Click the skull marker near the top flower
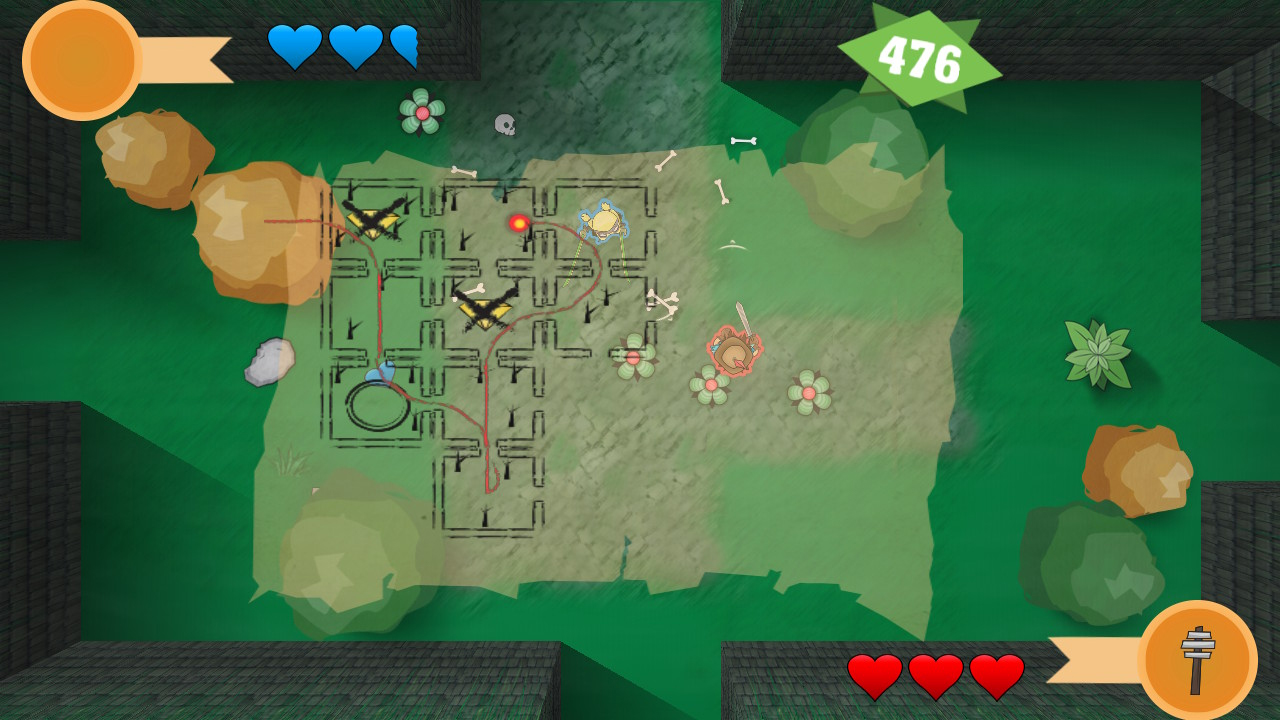 click(x=506, y=125)
